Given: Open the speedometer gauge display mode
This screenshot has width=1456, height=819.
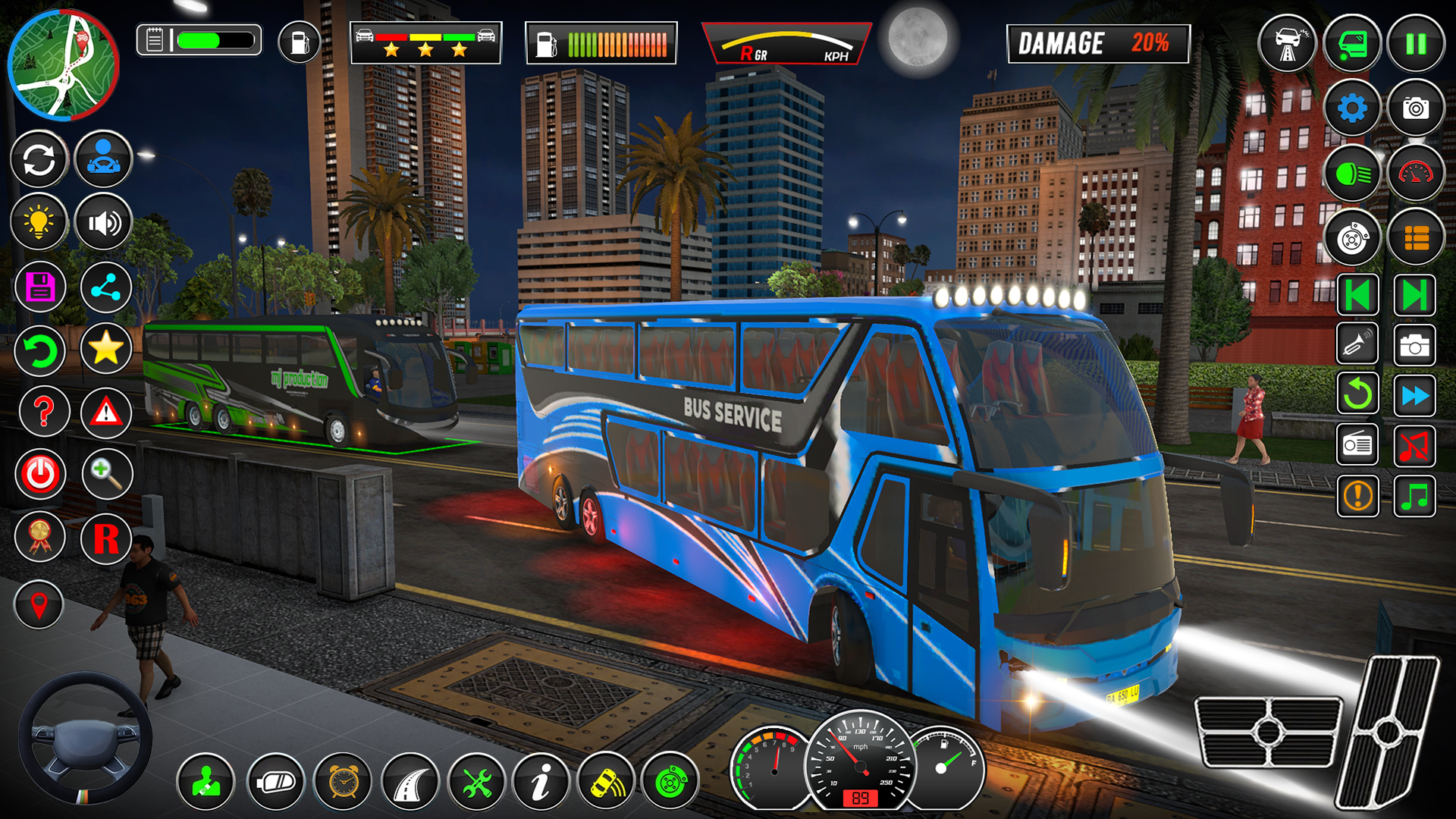Looking at the screenshot, I should 1414,172.
